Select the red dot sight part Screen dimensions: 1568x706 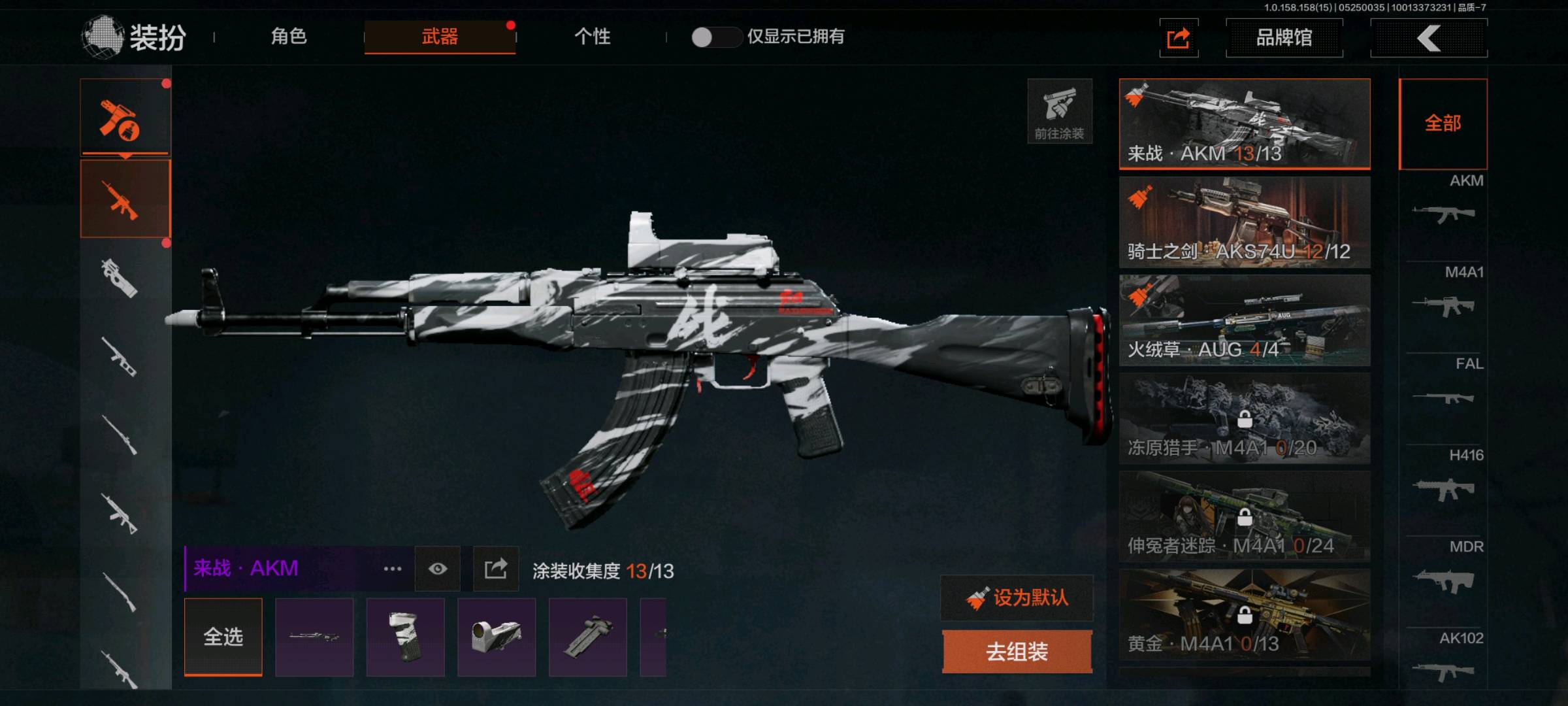(x=497, y=637)
